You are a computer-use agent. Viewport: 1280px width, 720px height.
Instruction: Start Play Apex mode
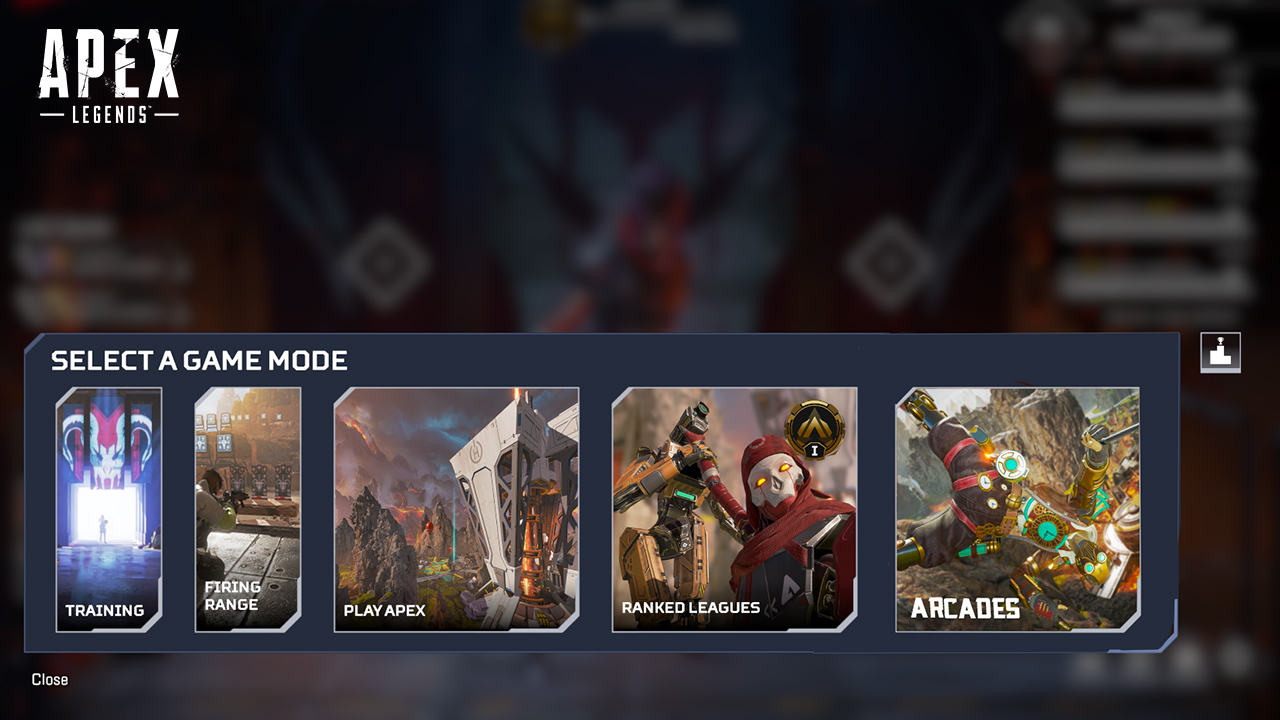coord(455,510)
